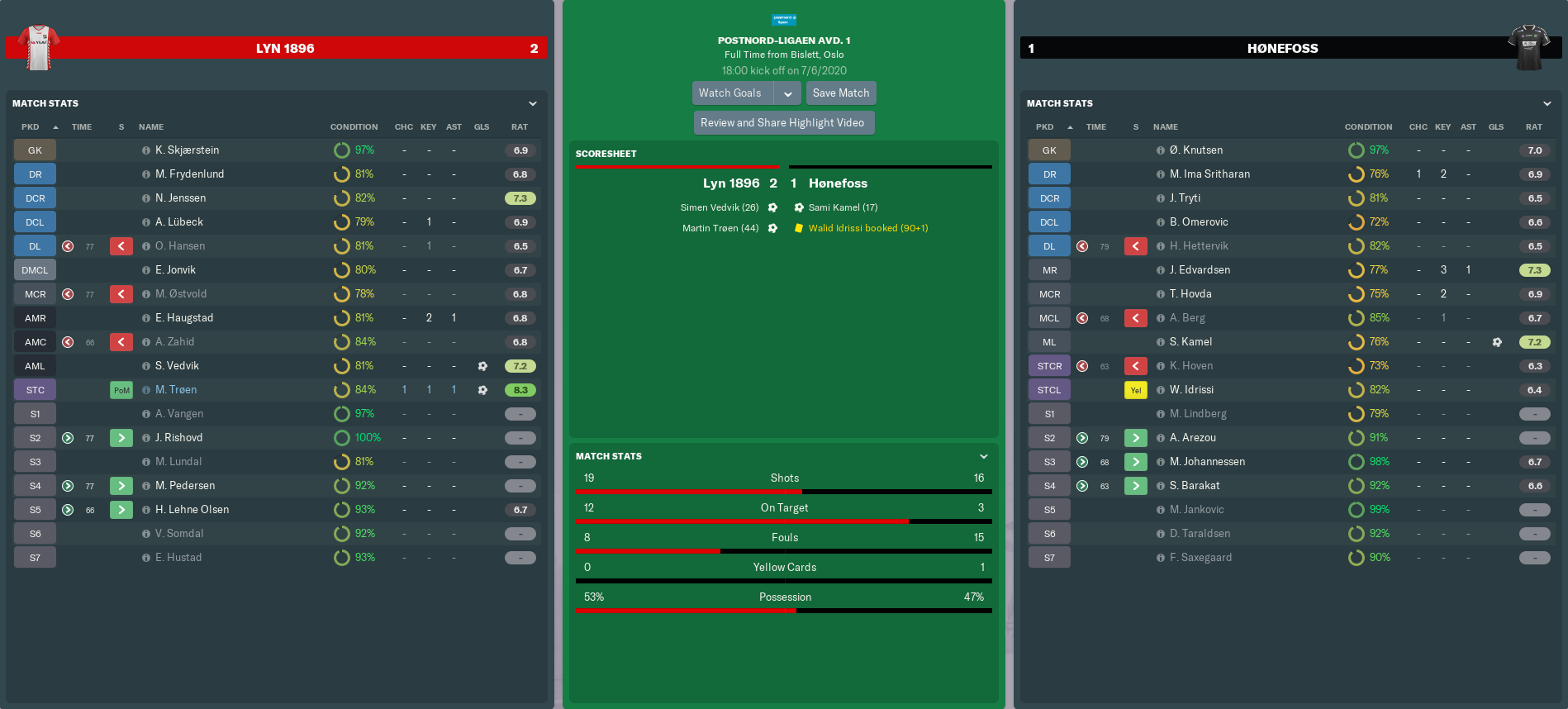Collapse the centre Match Stats panel arrow
Viewport: 1568px width, 709px height.
[984, 457]
